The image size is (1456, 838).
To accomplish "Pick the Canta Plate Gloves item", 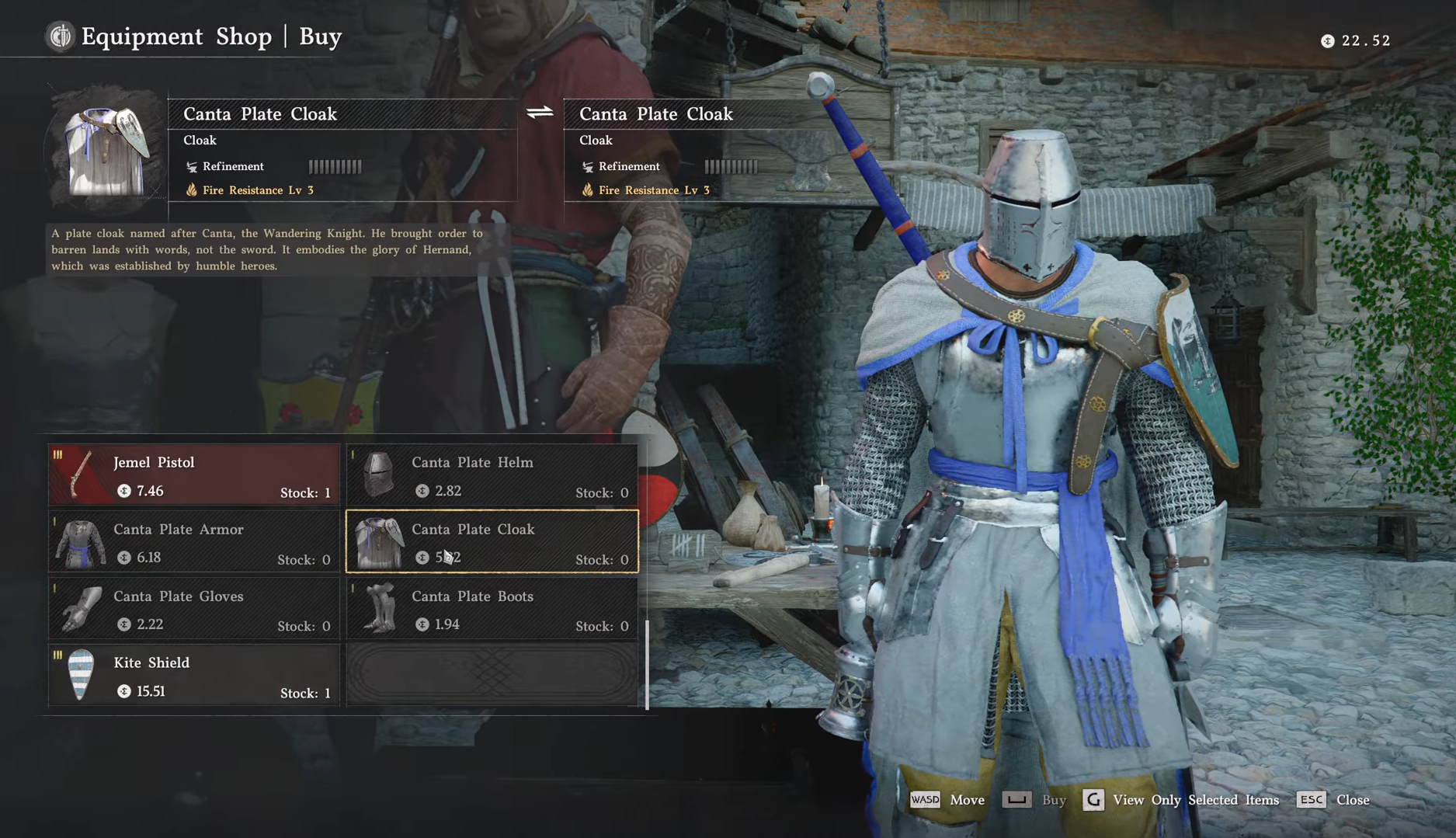I will click(194, 609).
